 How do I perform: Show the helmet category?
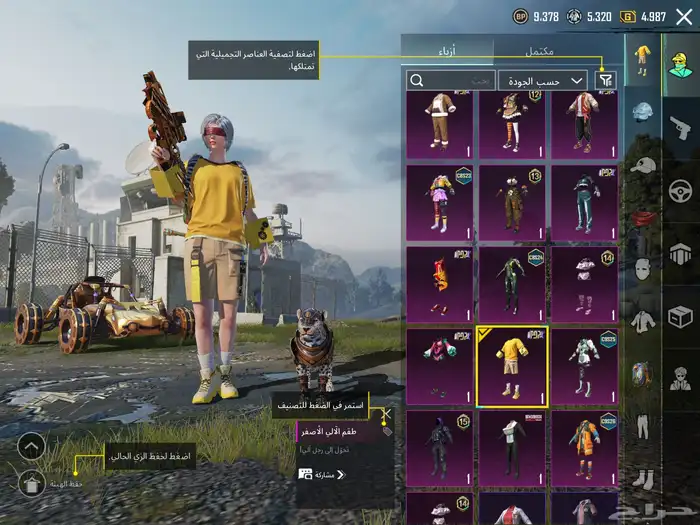point(644,112)
